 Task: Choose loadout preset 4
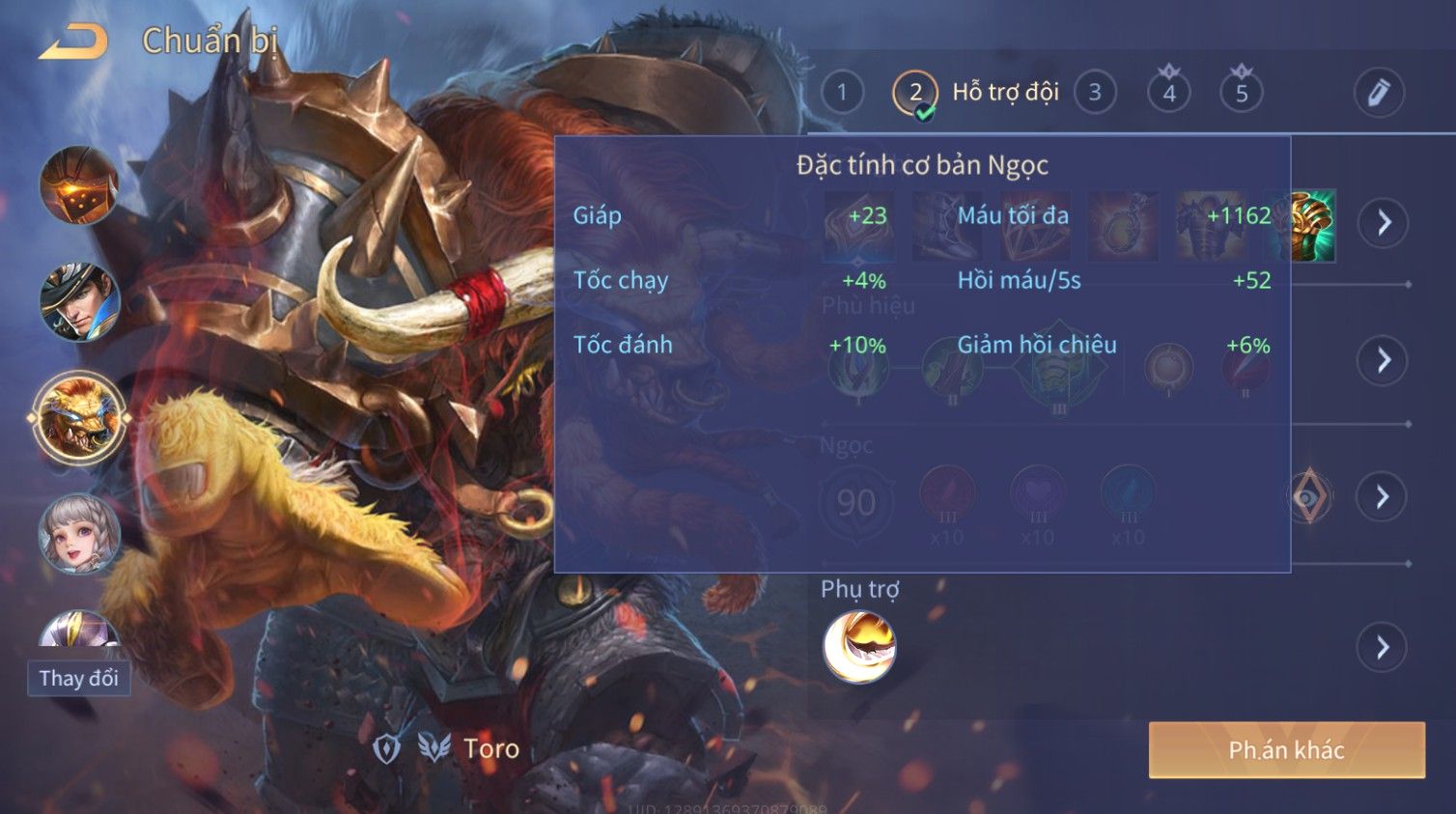pos(1169,93)
